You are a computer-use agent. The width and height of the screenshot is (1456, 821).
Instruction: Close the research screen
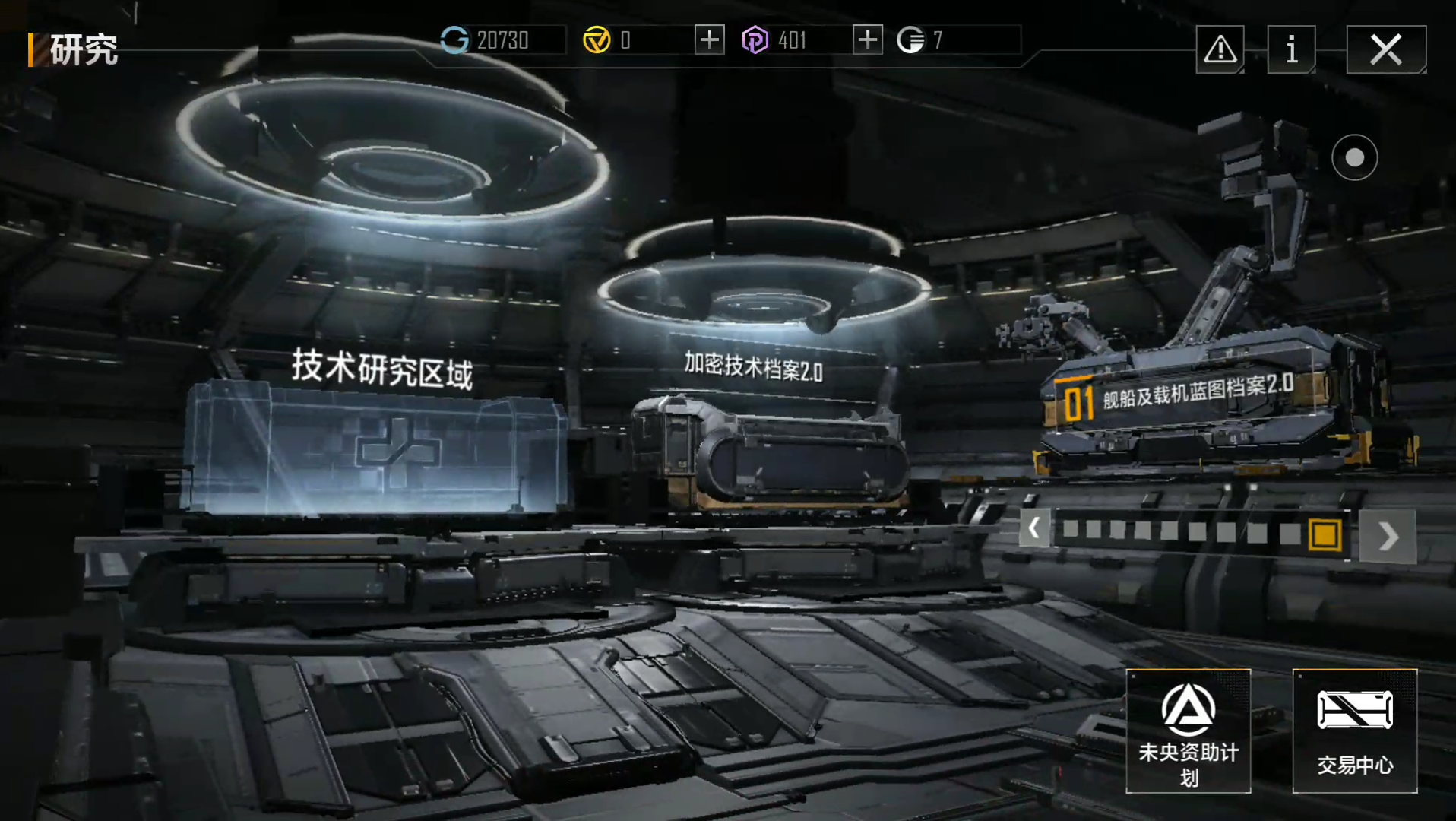point(1385,50)
